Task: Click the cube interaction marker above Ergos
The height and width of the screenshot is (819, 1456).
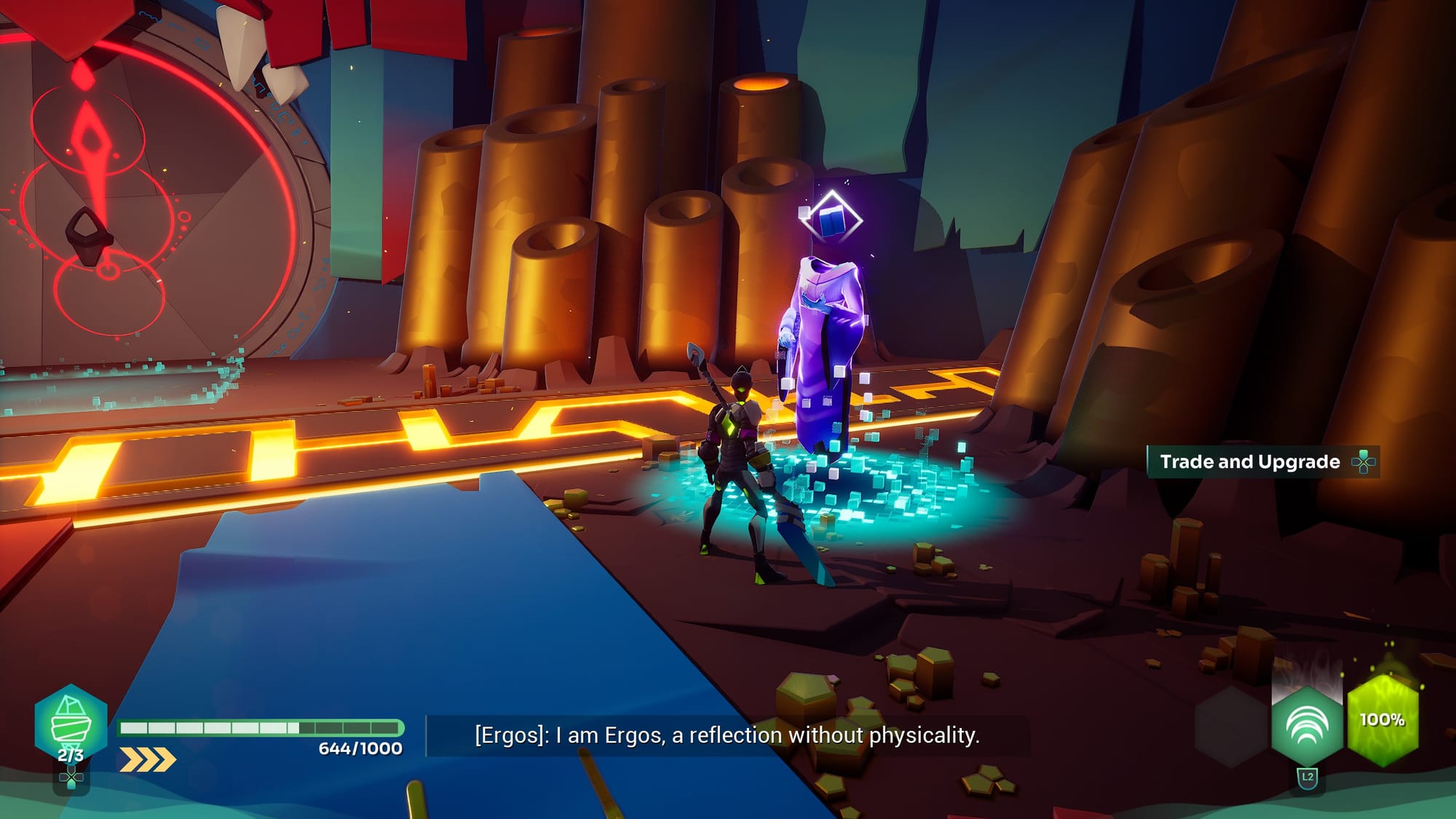Action: (832, 217)
